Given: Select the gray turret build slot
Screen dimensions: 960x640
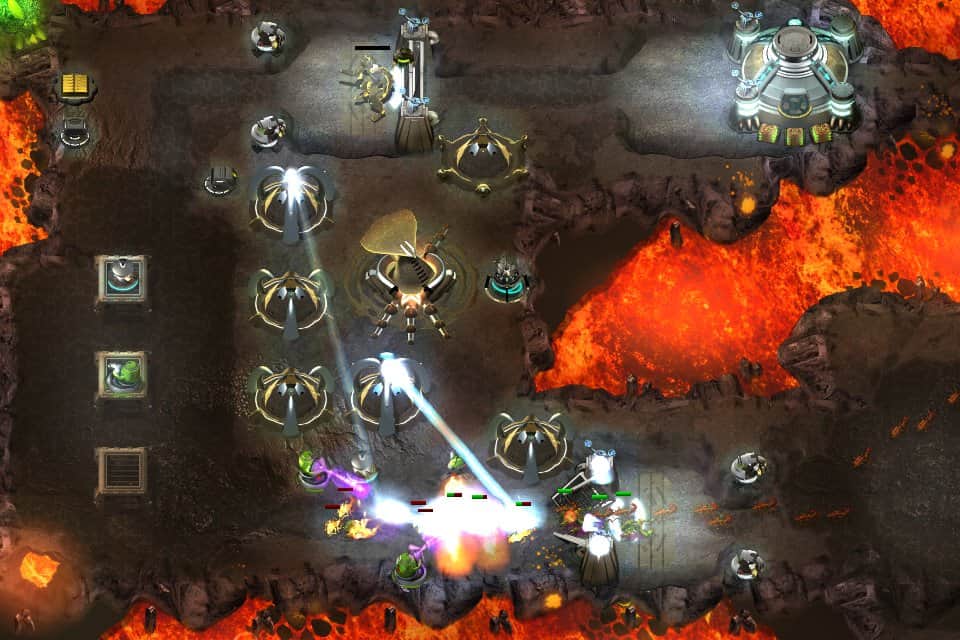Looking at the screenshot, I should click(122, 280).
